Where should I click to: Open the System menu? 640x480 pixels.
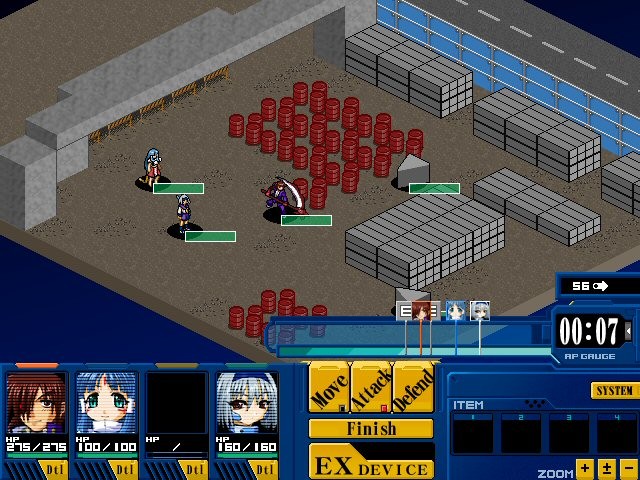pos(613,390)
